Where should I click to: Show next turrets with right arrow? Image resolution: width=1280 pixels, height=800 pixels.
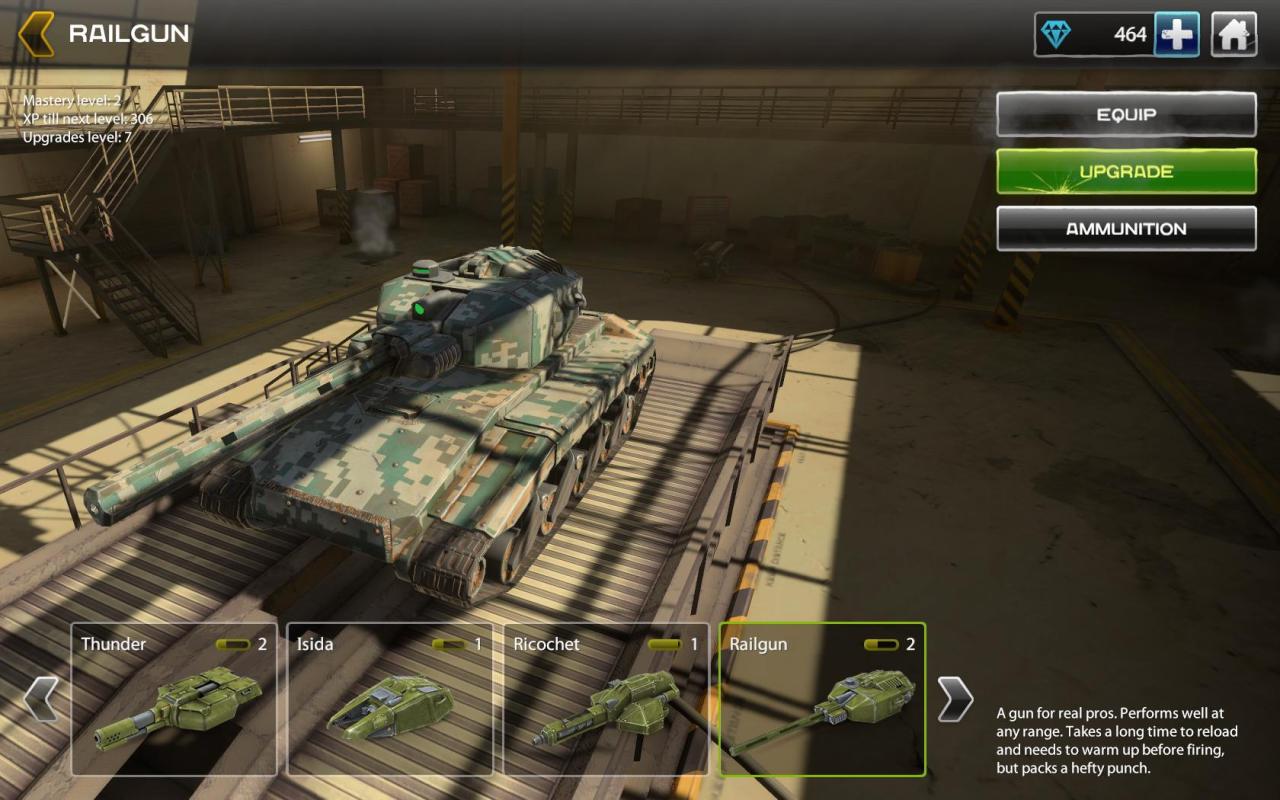coord(955,698)
